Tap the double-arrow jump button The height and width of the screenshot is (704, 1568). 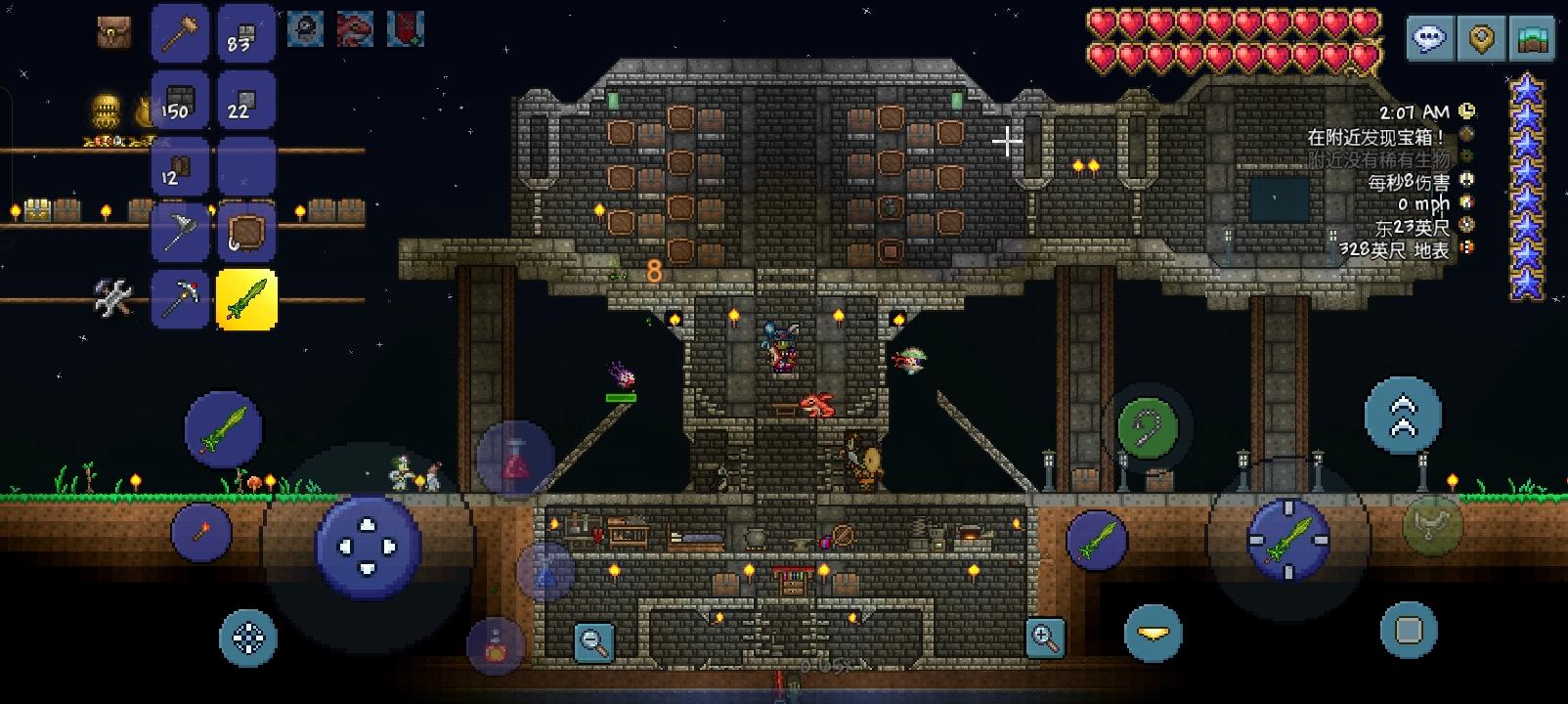pyautogui.click(x=1403, y=415)
